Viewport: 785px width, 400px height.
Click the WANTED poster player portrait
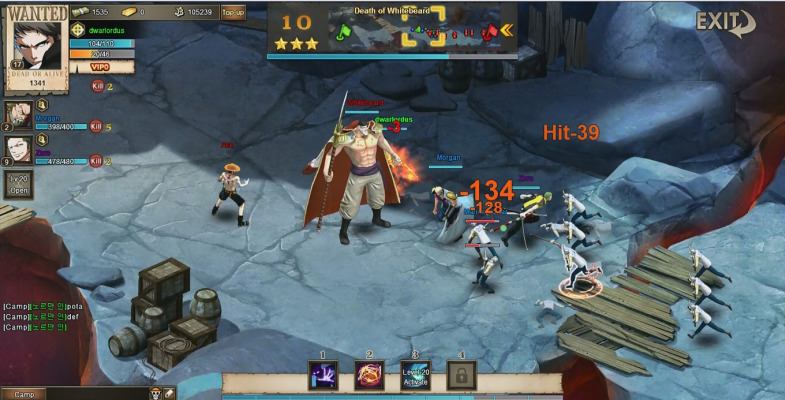(37, 40)
